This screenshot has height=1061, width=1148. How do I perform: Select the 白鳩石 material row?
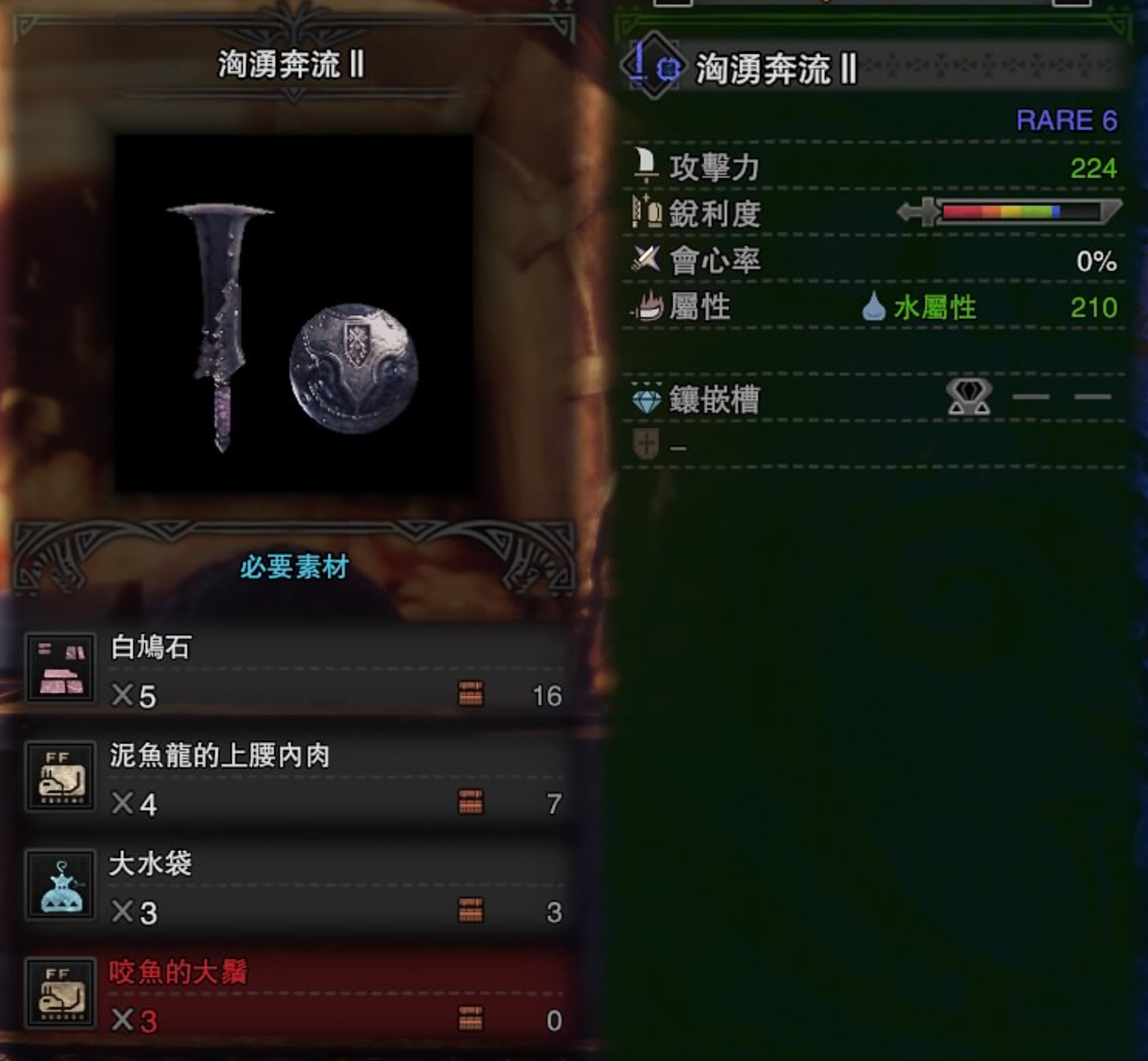coord(296,670)
